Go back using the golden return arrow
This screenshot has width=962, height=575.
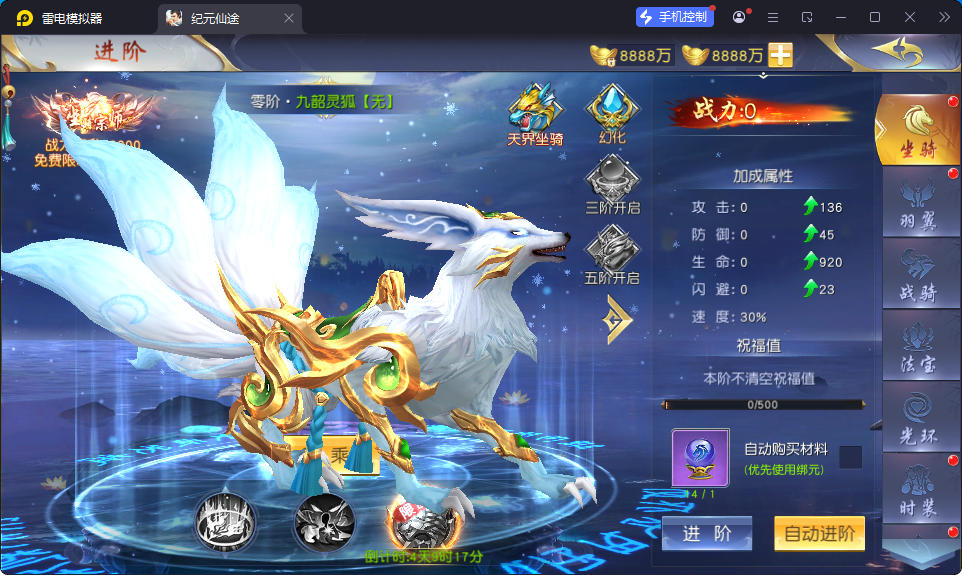coord(897,51)
